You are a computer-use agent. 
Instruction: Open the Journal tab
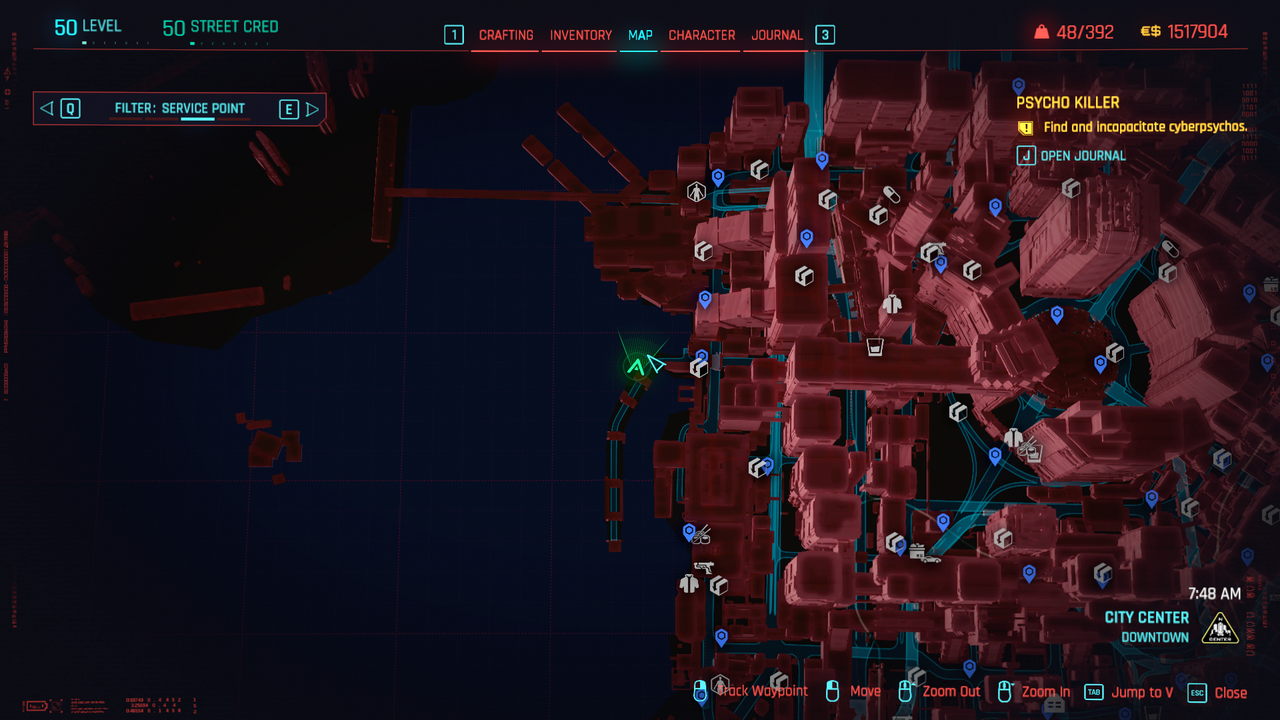pyautogui.click(x=777, y=35)
